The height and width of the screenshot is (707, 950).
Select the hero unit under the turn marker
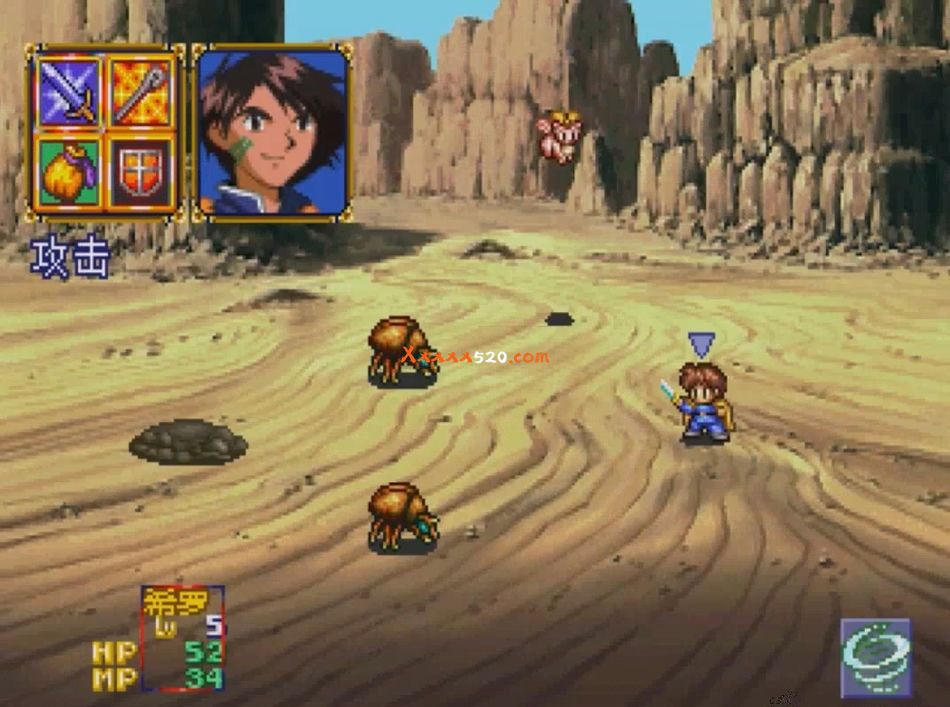click(x=704, y=403)
